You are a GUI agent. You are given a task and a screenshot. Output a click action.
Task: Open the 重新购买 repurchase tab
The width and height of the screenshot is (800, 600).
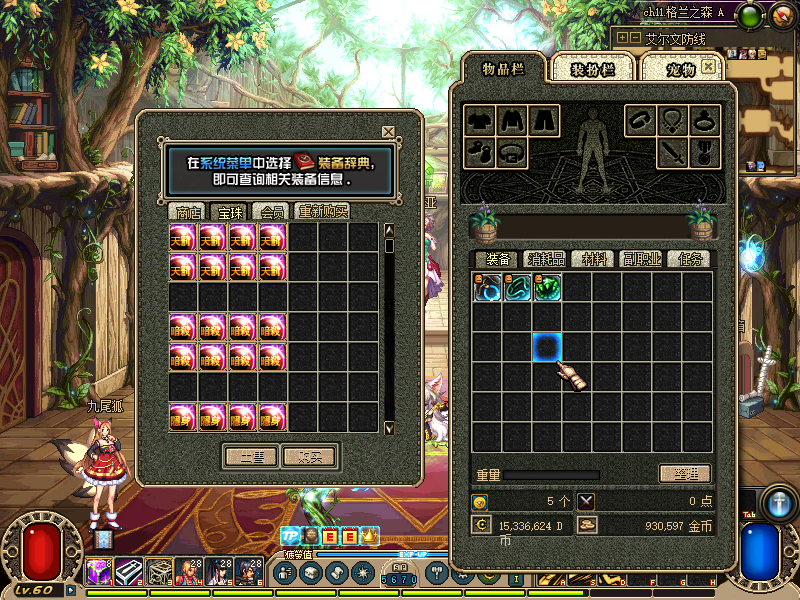coord(322,212)
